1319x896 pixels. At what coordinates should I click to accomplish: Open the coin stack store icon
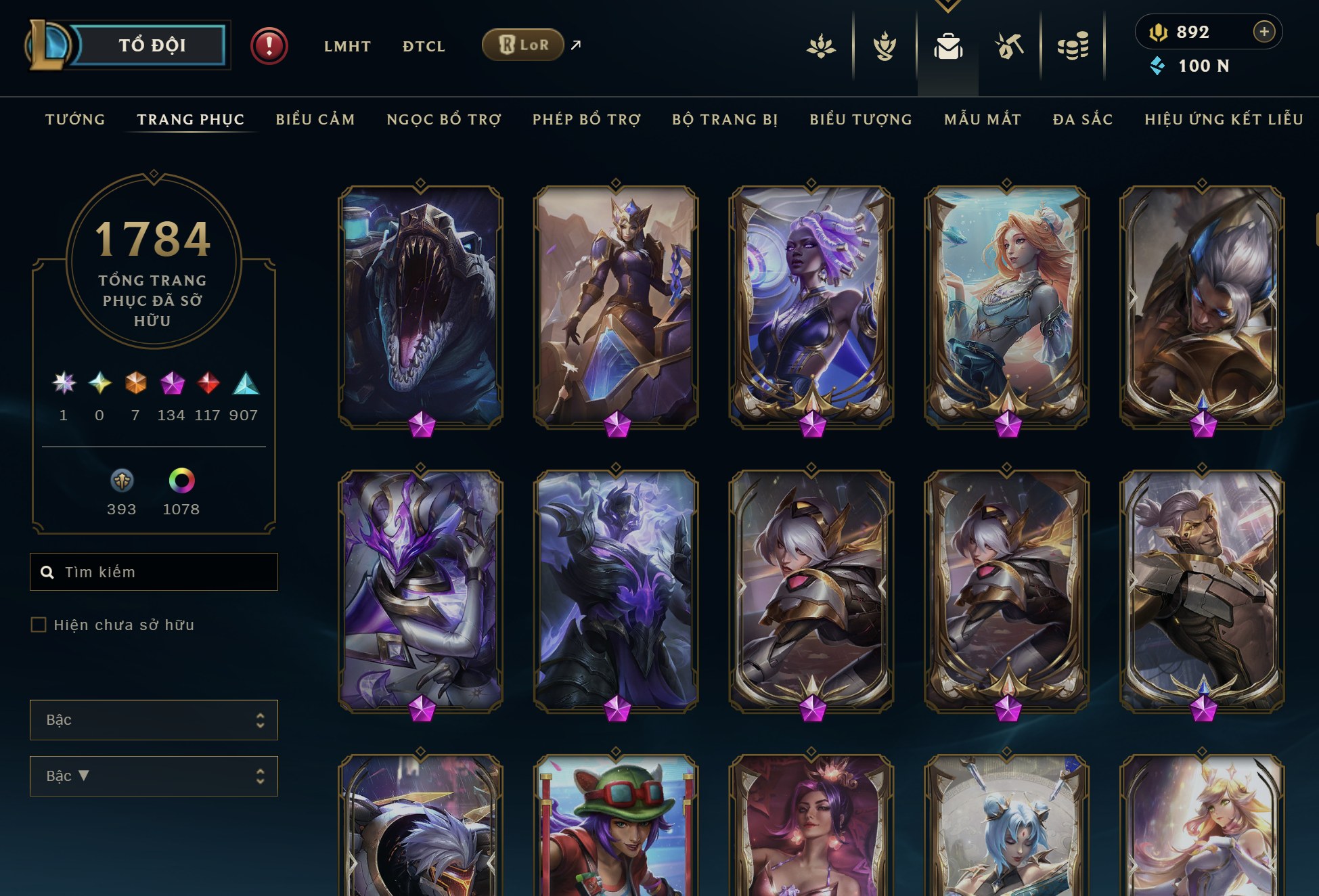[1073, 45]
